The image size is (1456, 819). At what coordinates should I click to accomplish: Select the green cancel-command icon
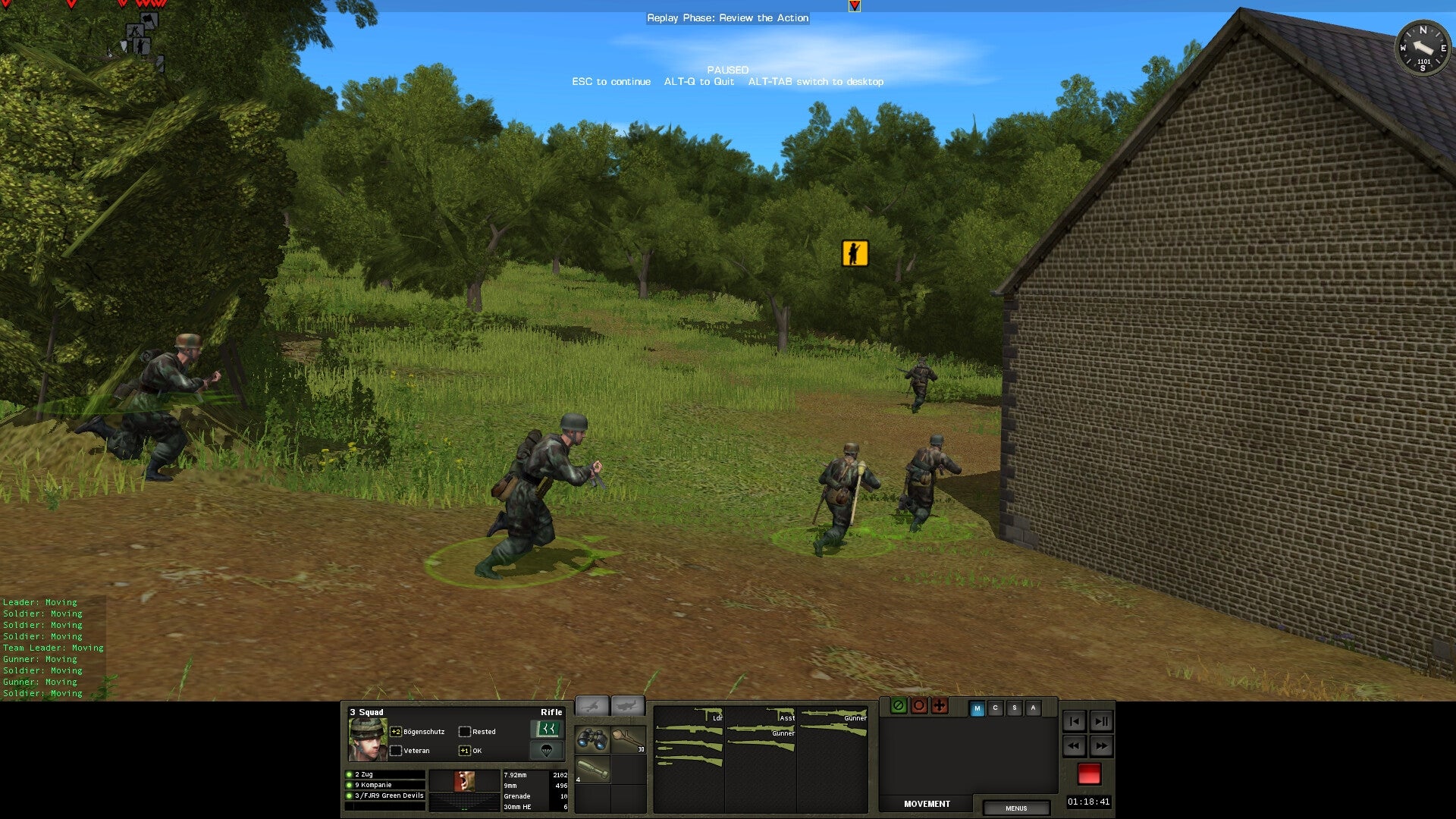click(x=899, y=706)
